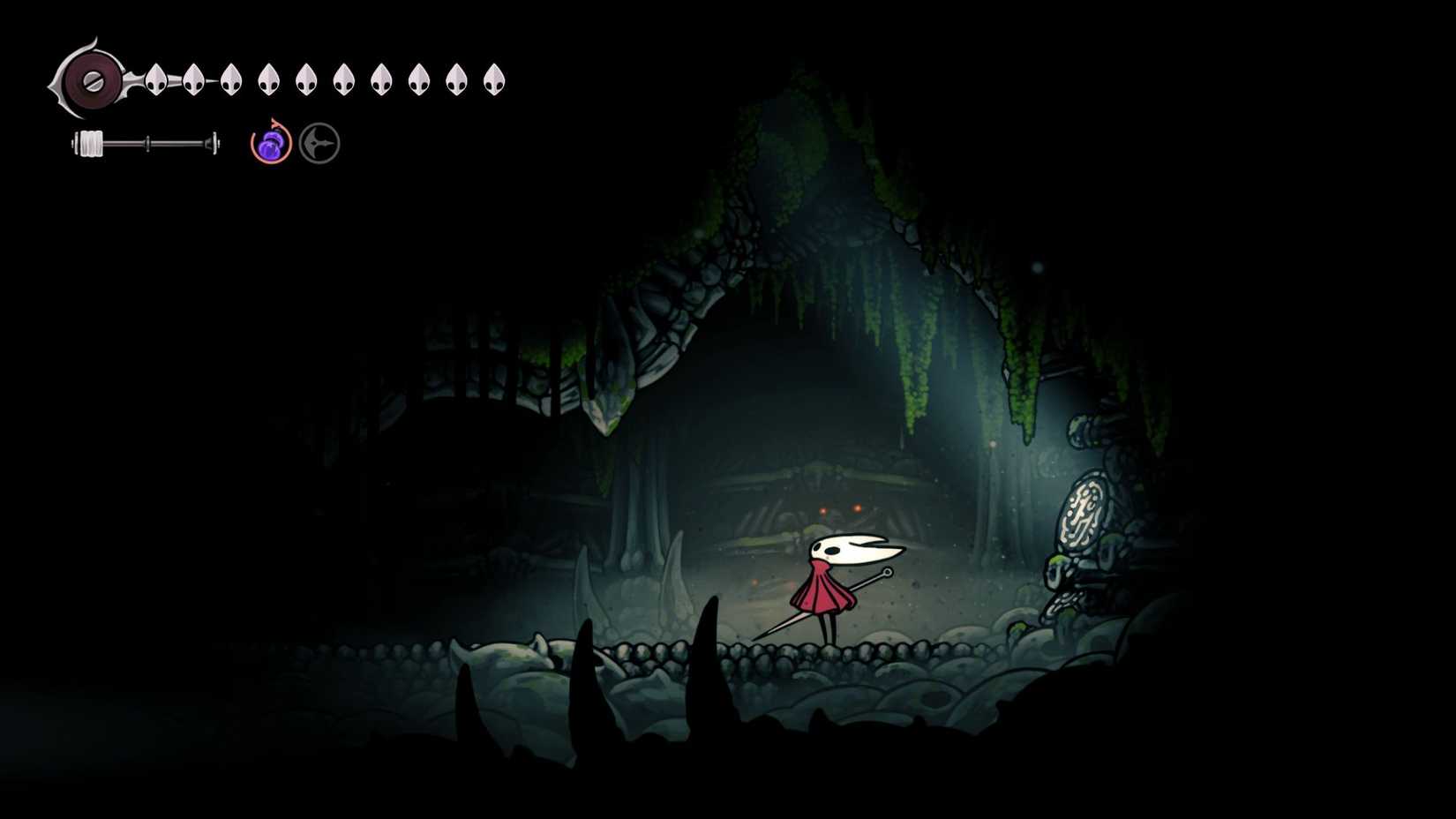This screenshot has height=819, width=1456.
Task: Click the grey straight pin tool icon
Action: (x=319, y=143)
